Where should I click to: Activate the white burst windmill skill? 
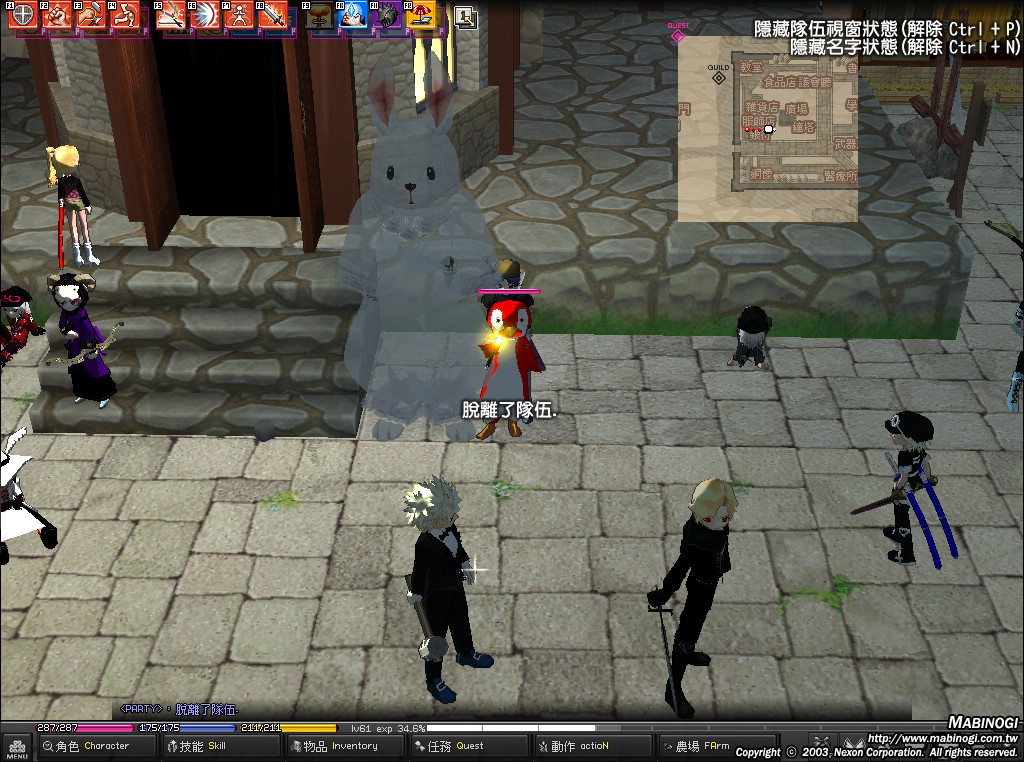[x=206, y=15]
